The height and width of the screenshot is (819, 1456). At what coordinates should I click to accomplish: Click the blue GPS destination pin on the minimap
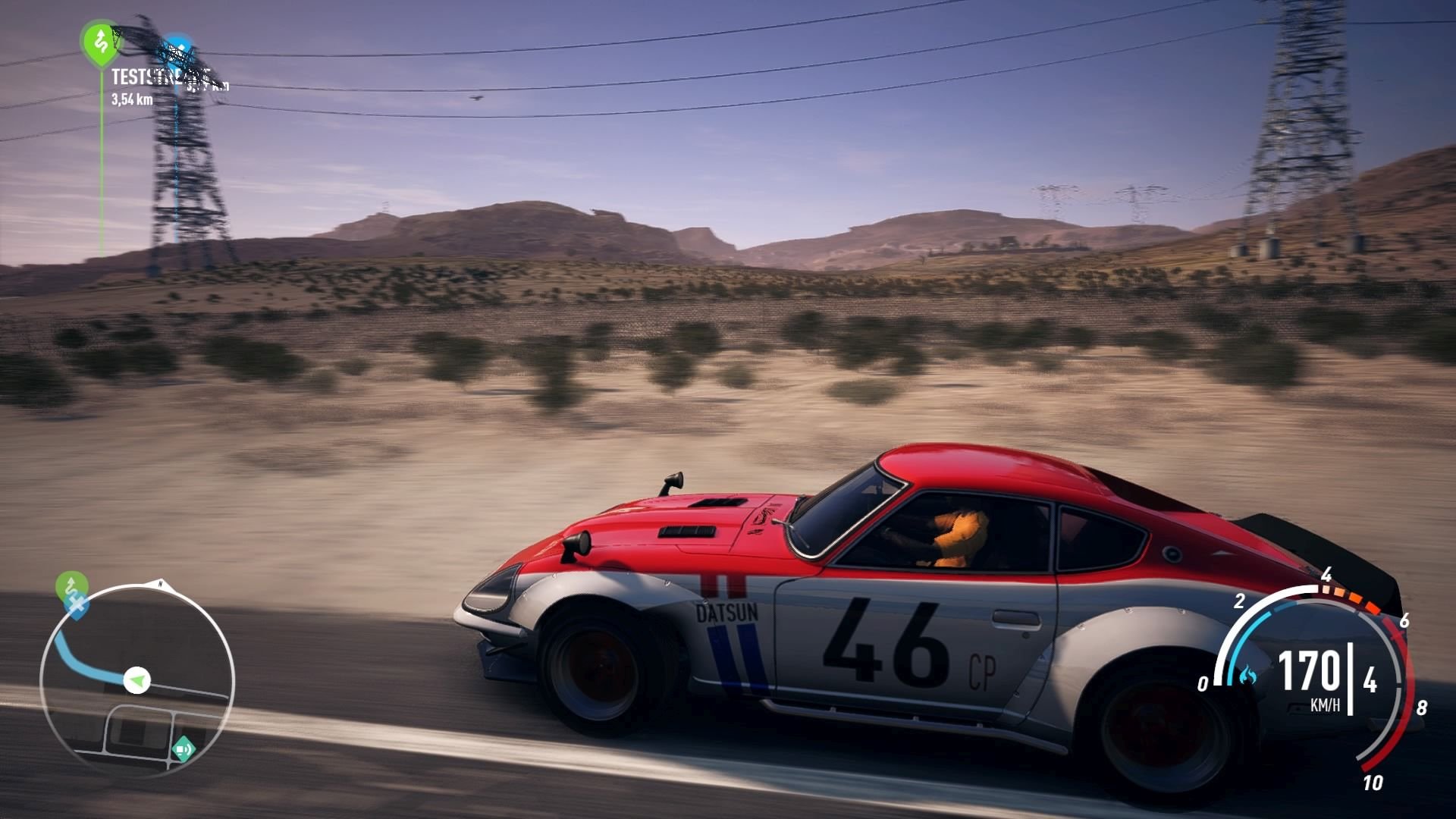tap(75, 604)
